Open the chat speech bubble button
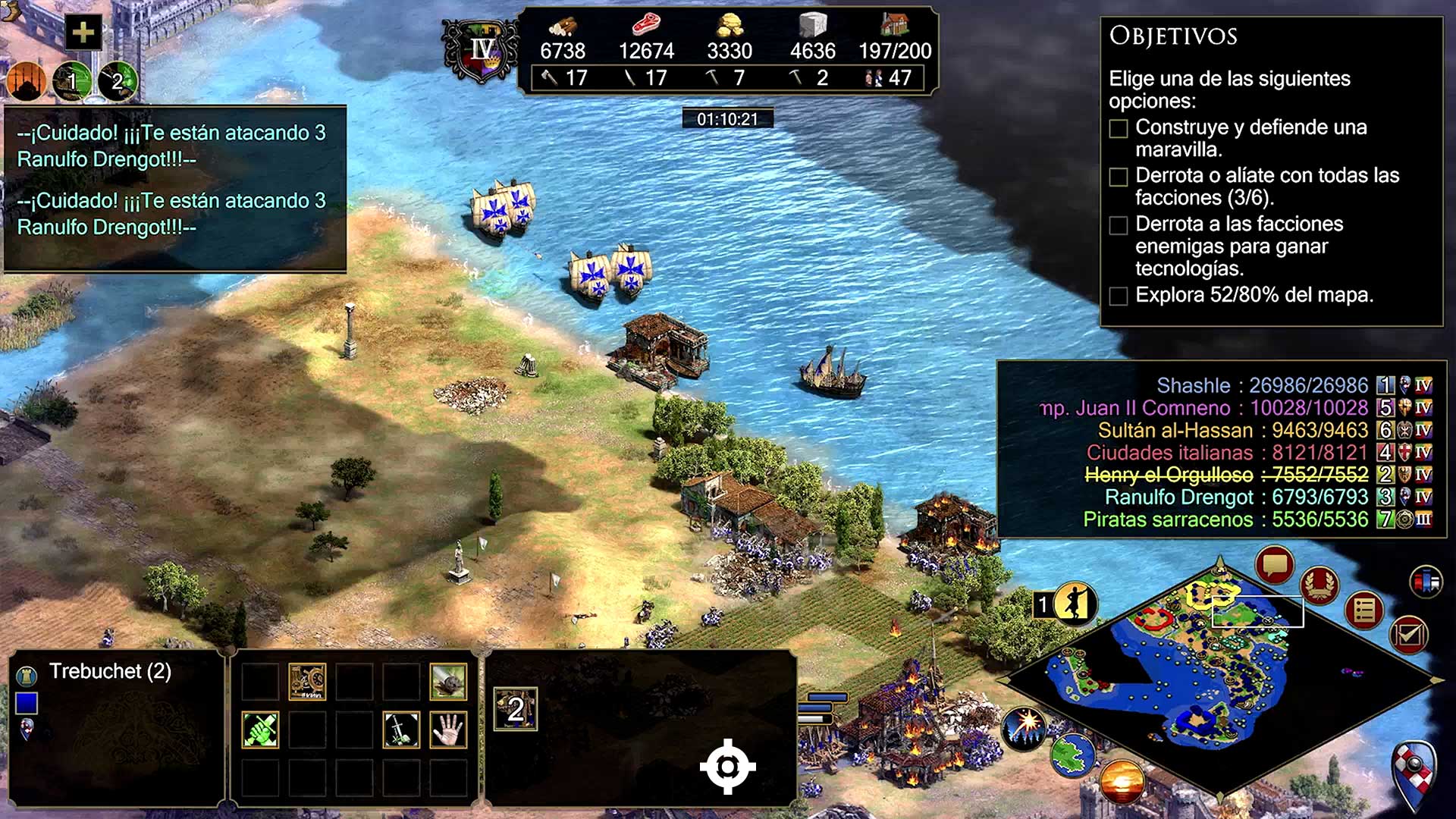Viewport: 1456px width, 819px height. pyautogui.click(x=1274, y=565)
